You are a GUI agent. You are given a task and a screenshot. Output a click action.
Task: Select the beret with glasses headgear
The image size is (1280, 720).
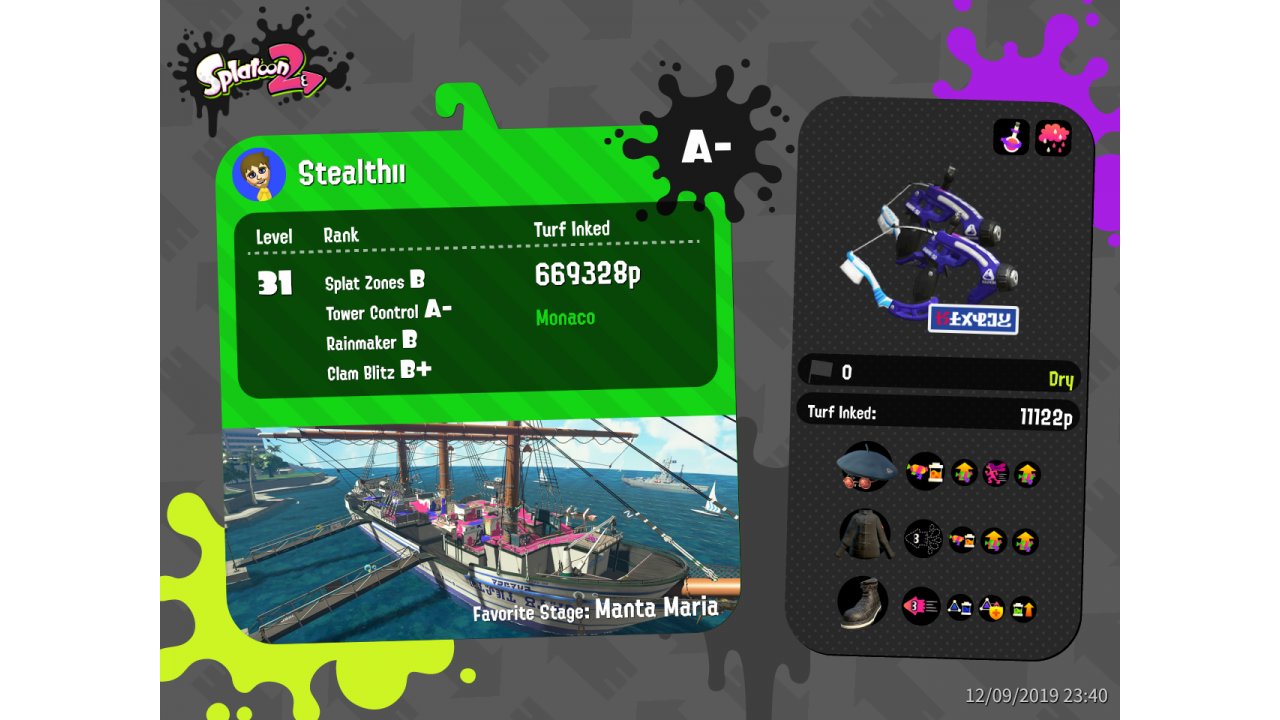pos(863,468)
